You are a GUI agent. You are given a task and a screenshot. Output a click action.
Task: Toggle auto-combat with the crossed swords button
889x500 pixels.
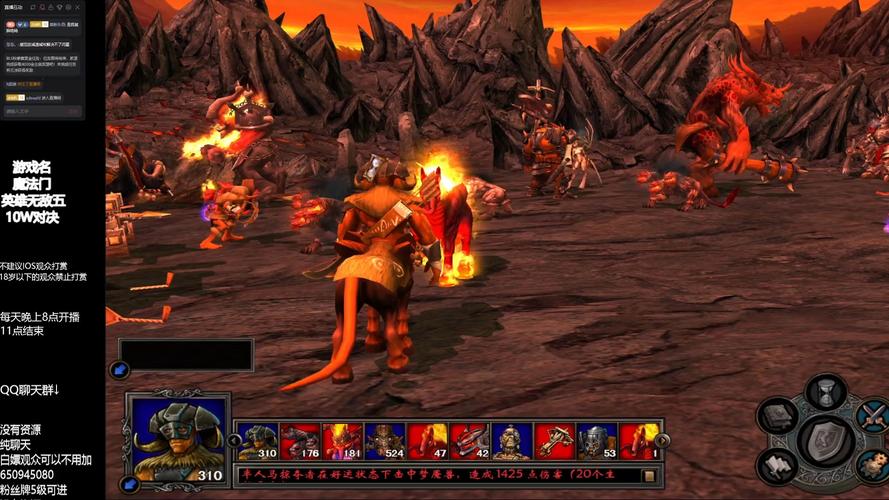tap(873, 415)
